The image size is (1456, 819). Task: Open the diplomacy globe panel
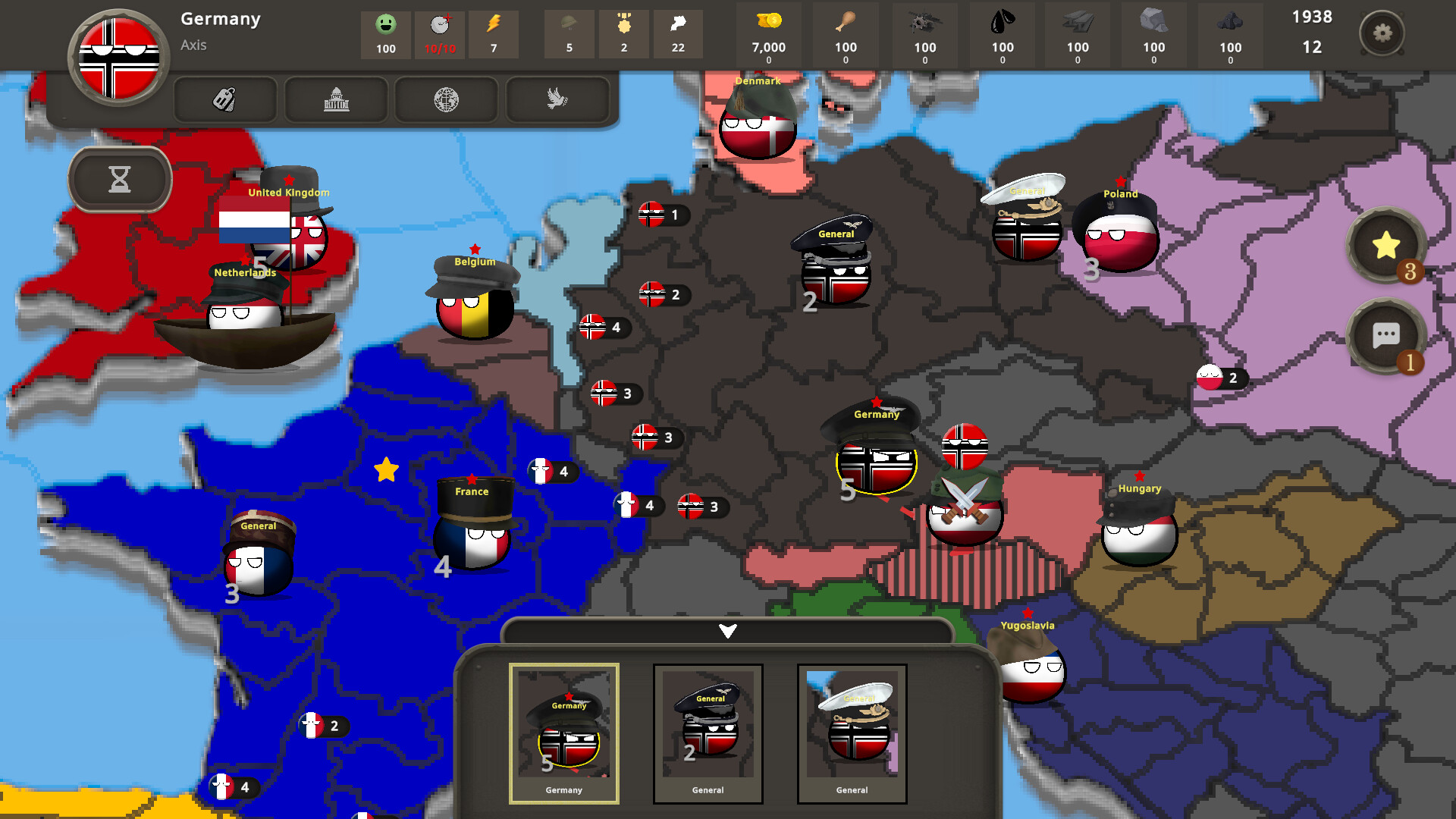coord(446,99)
